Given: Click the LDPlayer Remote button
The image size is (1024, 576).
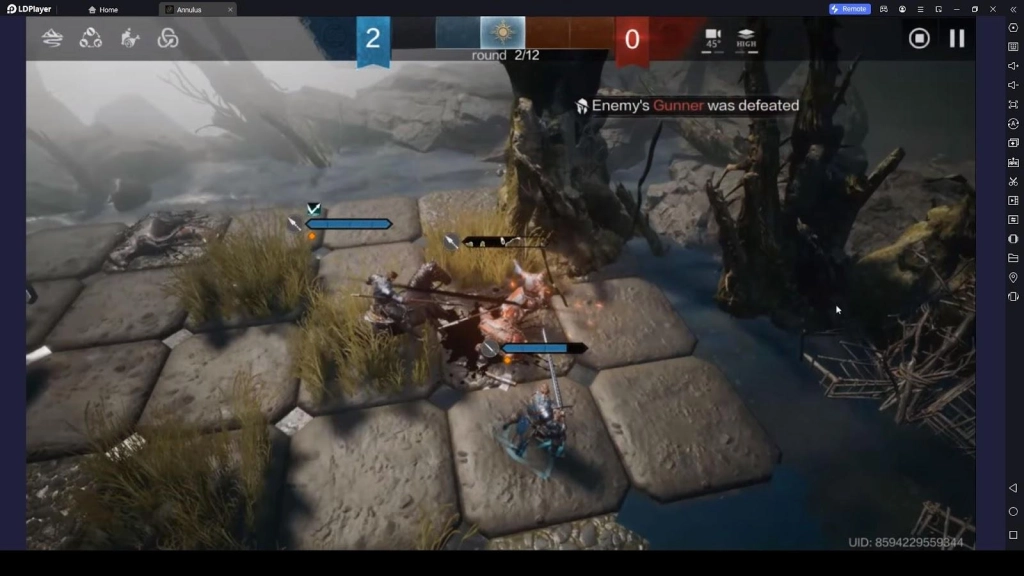Looking at the screenshot, I should [850, 9].
